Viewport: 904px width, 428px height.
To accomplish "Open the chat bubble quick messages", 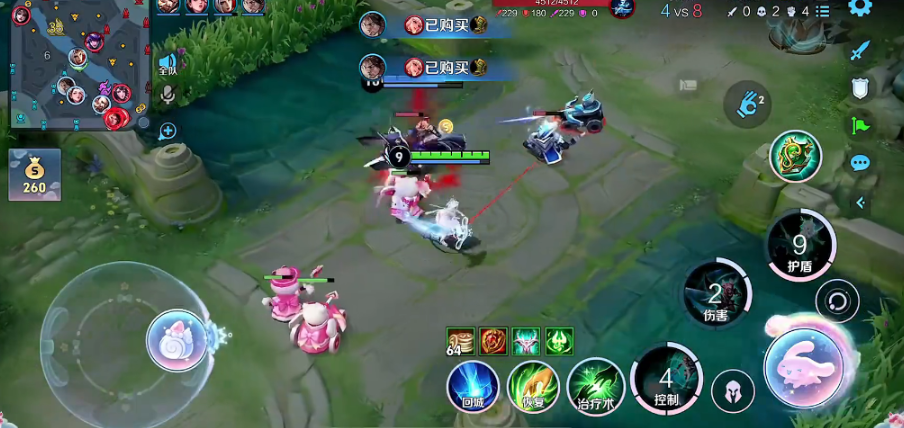I will click(x=860, y=163).
